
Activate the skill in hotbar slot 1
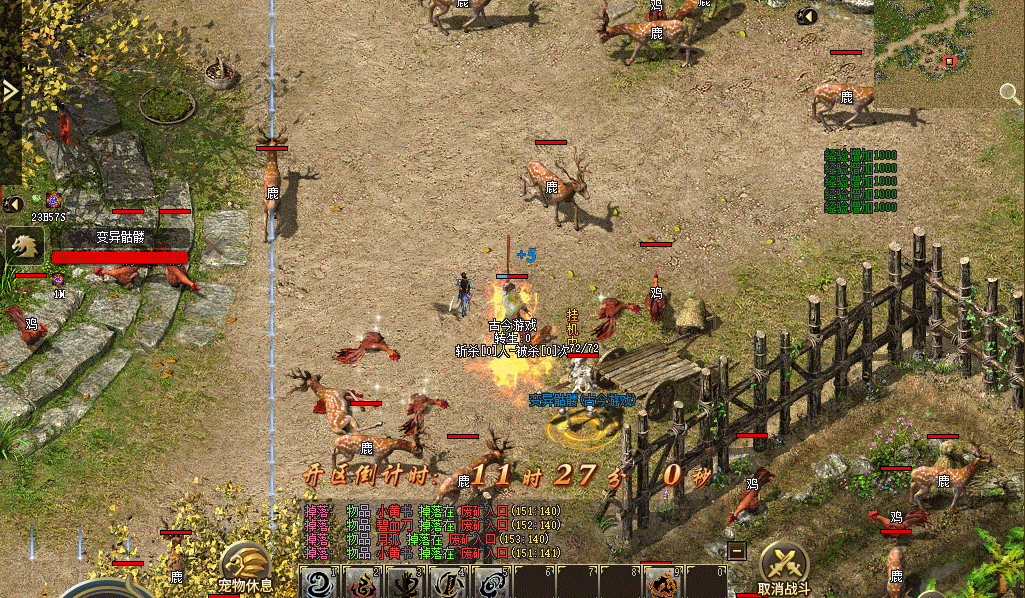(x=318, y=582)
